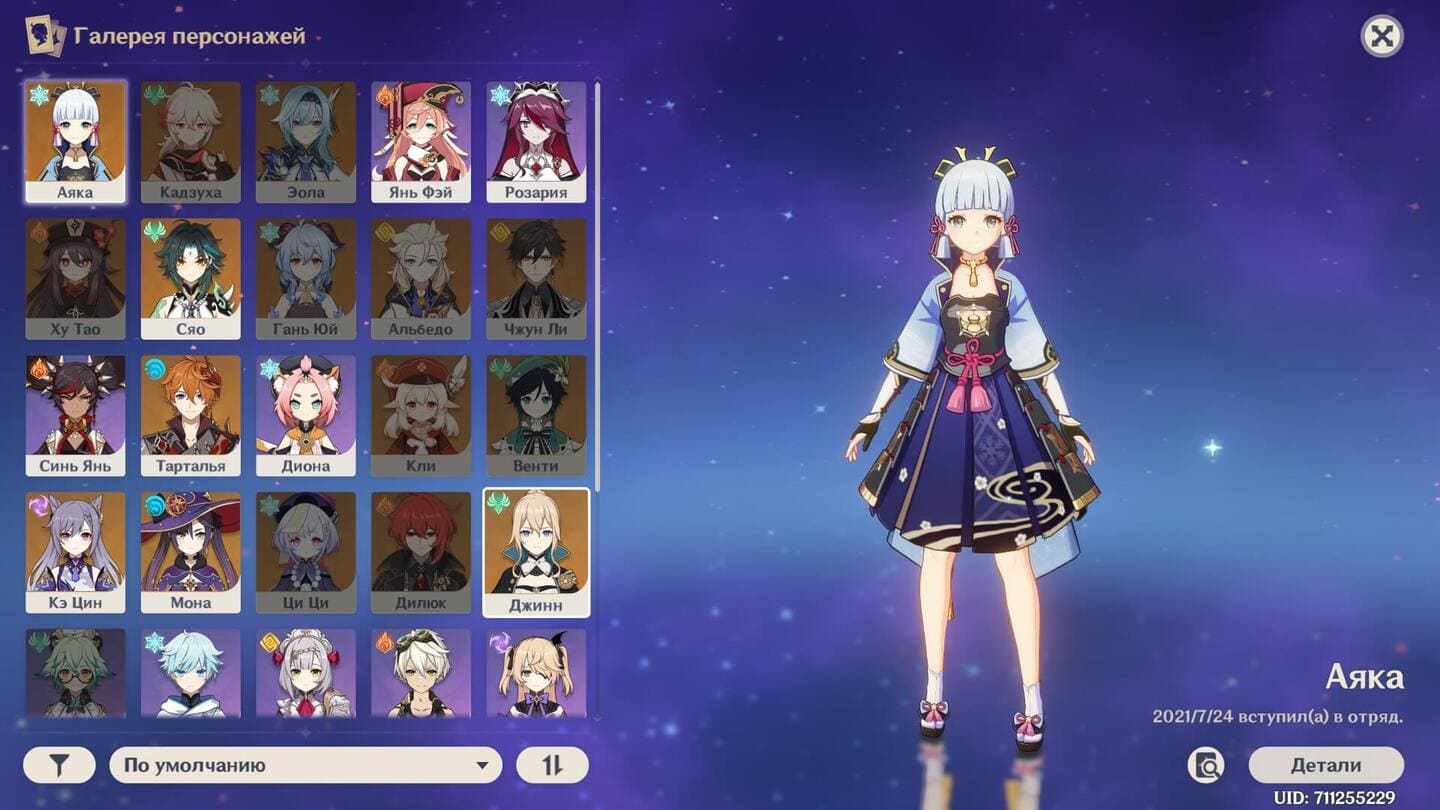Screen dimensions: 1440x810
Task: Choose the Кадзуха portrait
Action: (191, 141)
